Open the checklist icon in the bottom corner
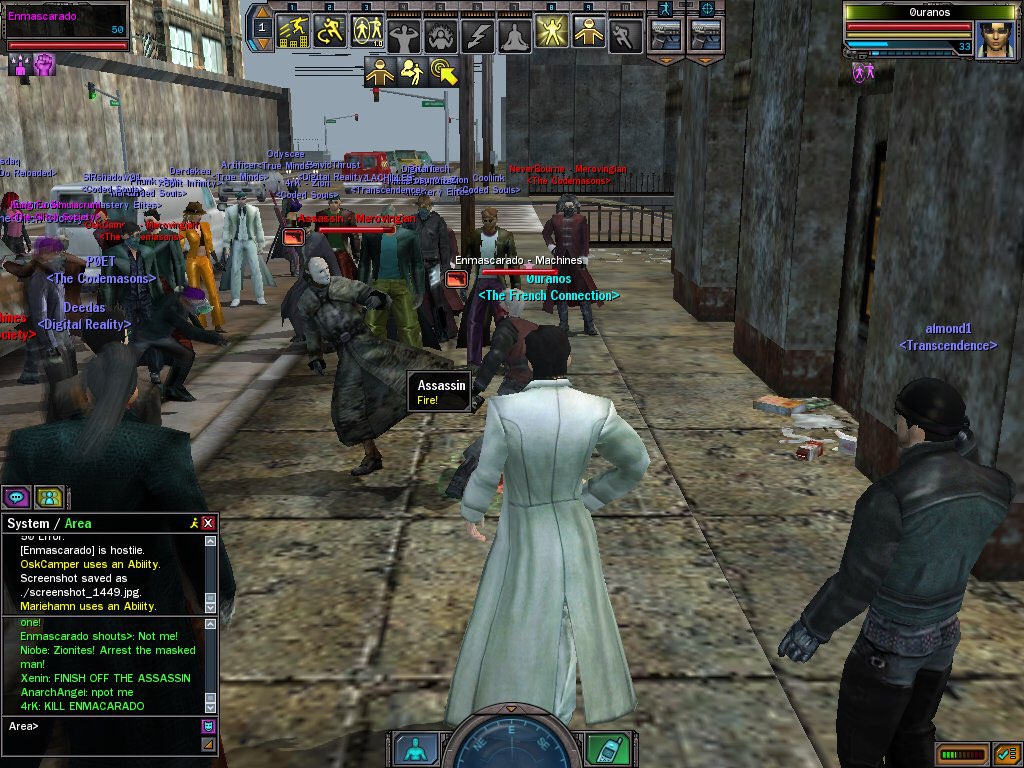The height and width of the screenshot is (768, 1024). (1005, 753)
